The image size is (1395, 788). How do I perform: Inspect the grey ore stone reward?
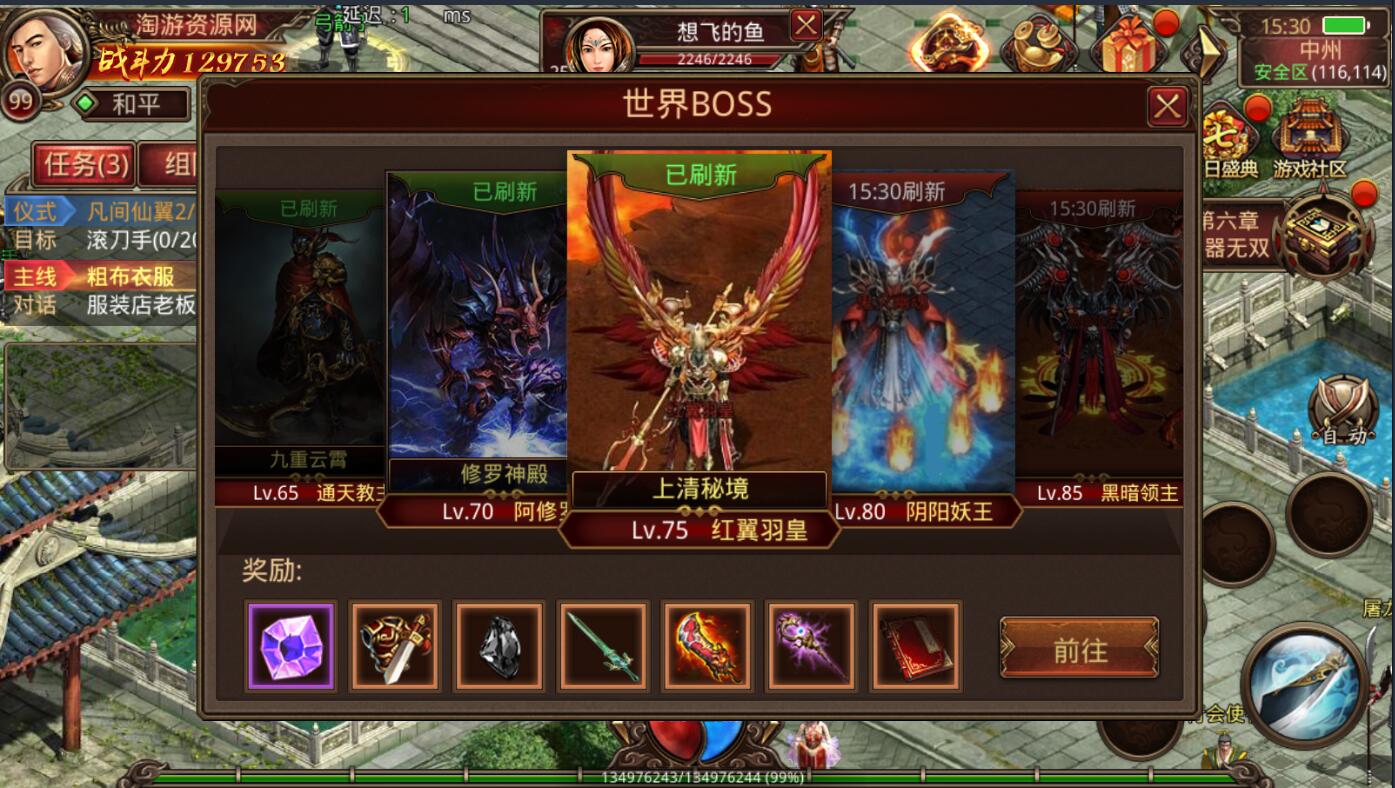tap(499, 646)
